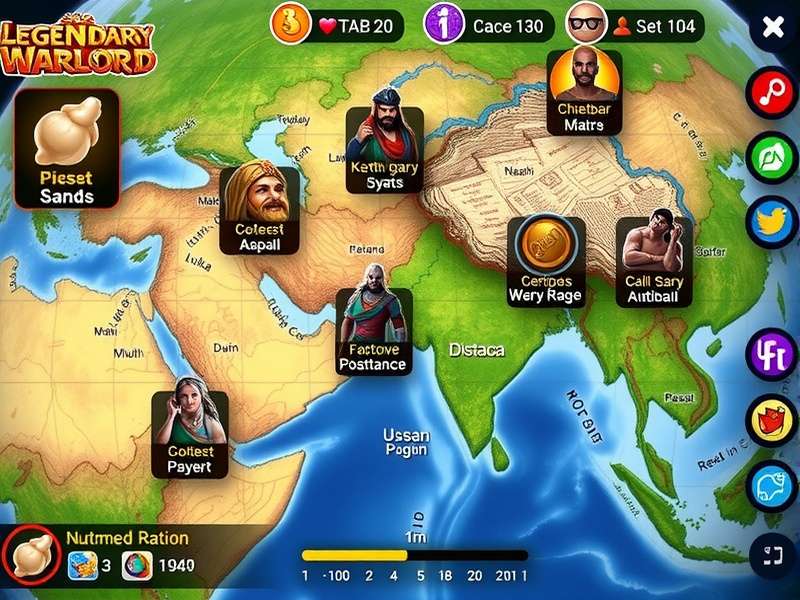Choose the Kethgary Syats warlord card
This screenshot has height=600, width=800.
(384, 149)
